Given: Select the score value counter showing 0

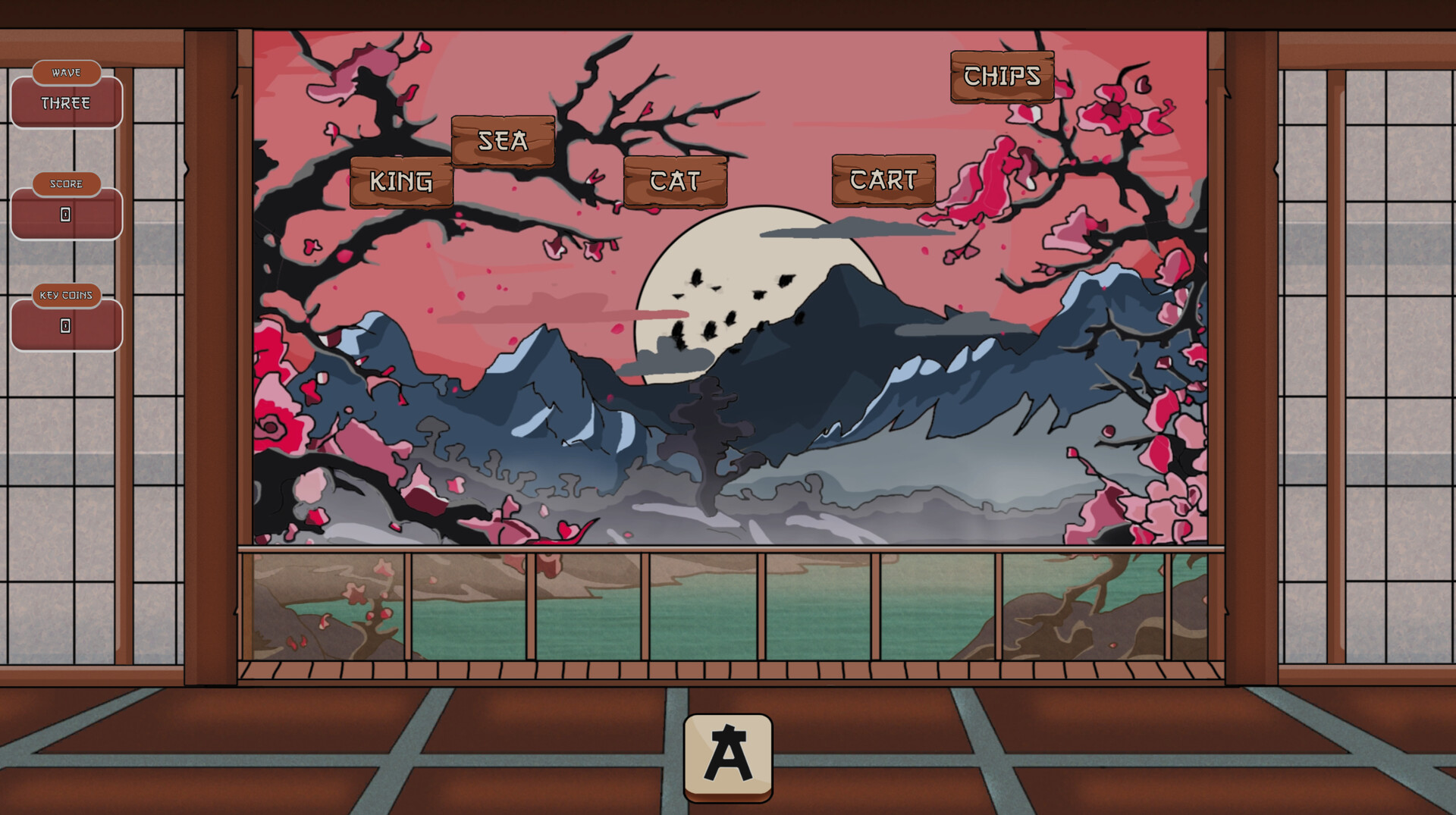Looking at the screenshot, I should coord(65,215).
